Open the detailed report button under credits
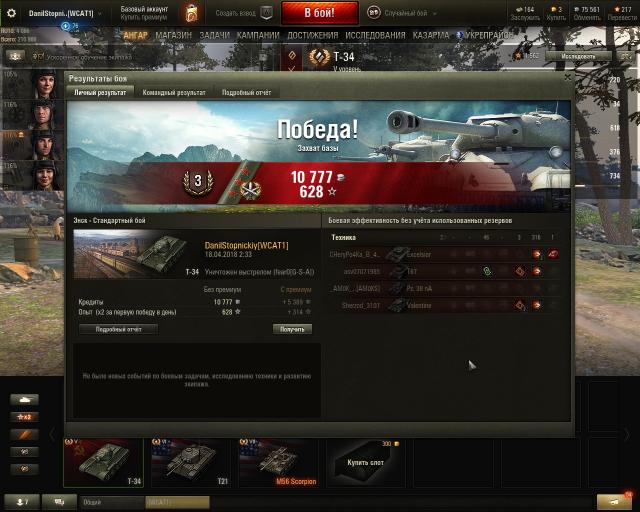Viewport: 640px width, 512px height. coord(118,328)
